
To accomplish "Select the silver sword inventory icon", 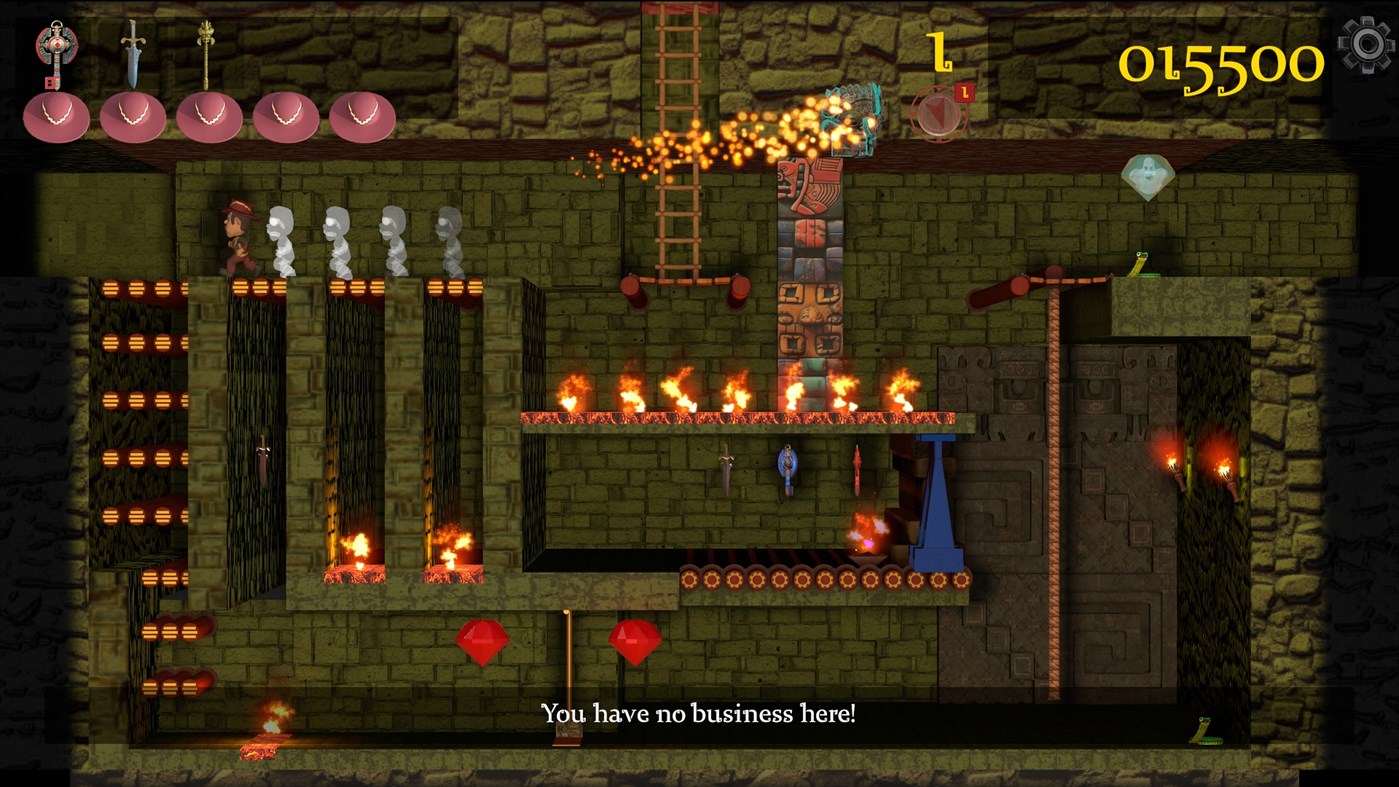I will (133, 50).
